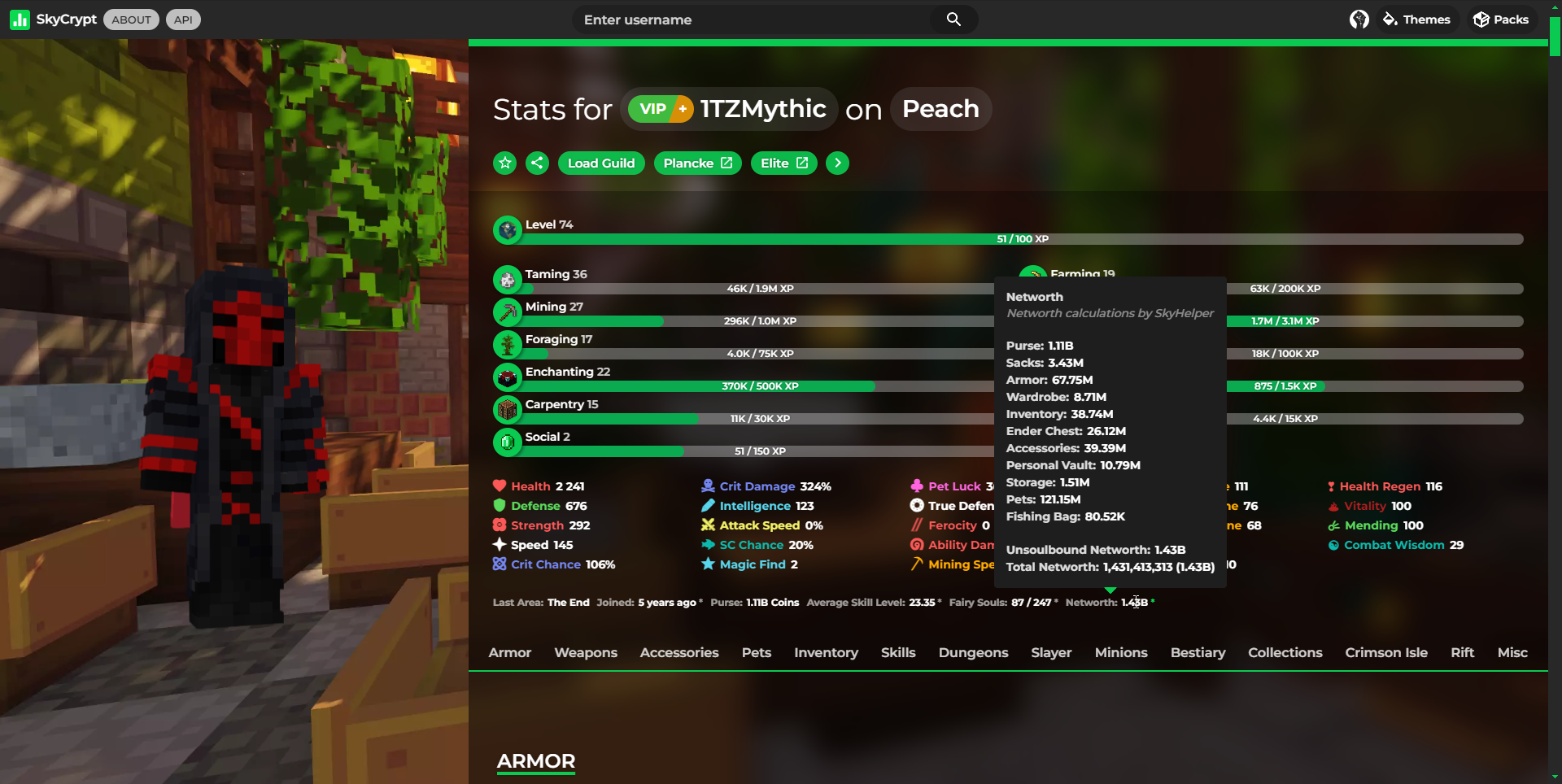
Task: Select the Enchanting skill icon
Action: pos(507,377)
